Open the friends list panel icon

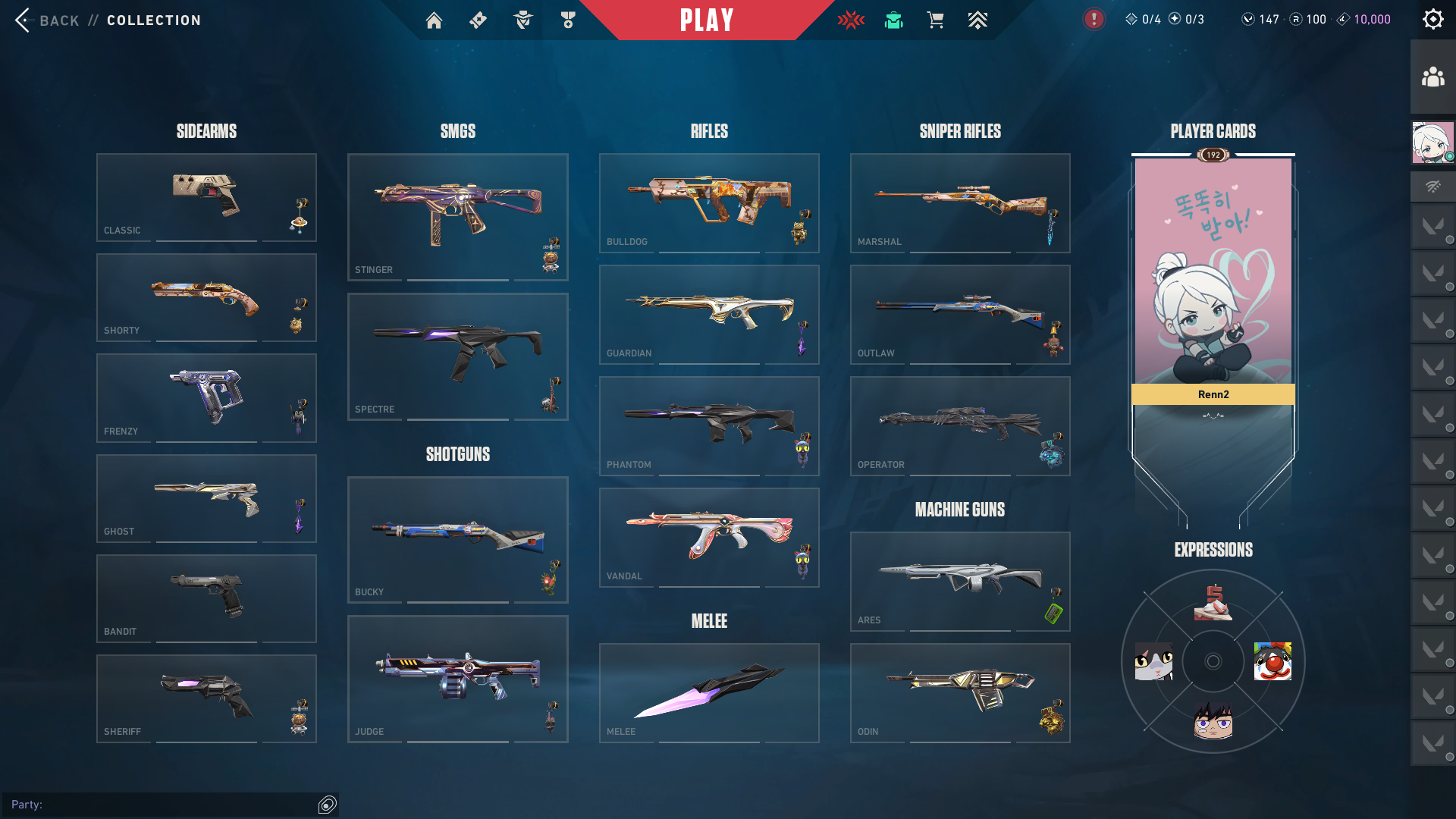(1432, 77)
